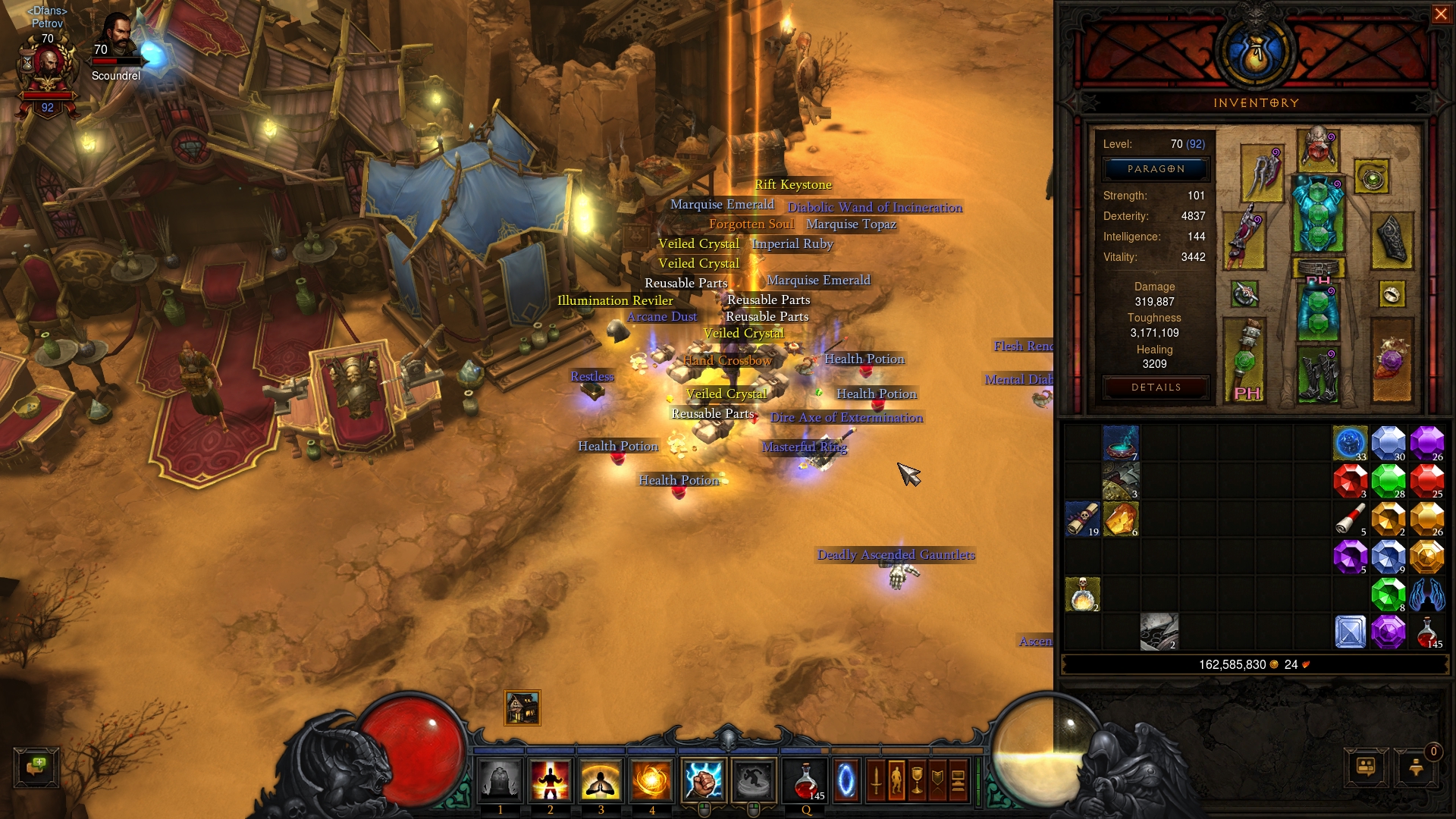Select the equipped amulet slot

[1371, 177]
